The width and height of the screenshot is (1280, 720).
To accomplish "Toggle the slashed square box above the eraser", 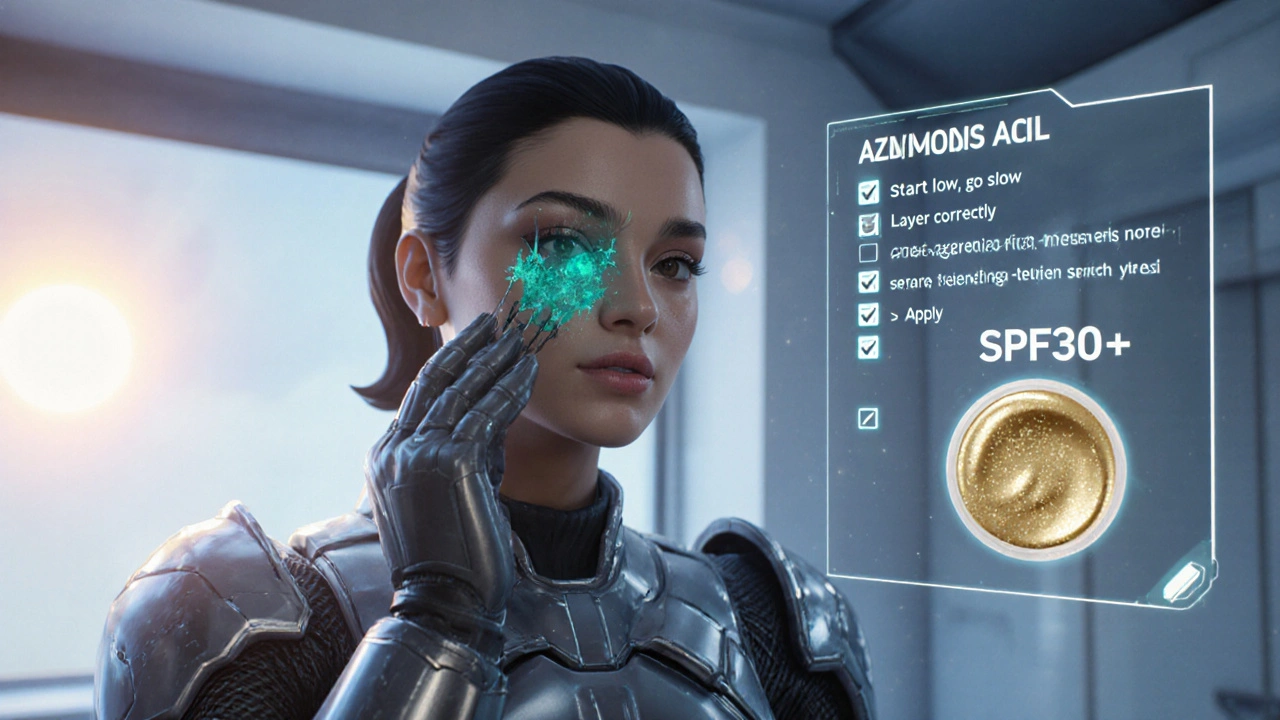I will pyautogui.click(x=868, y=418).
